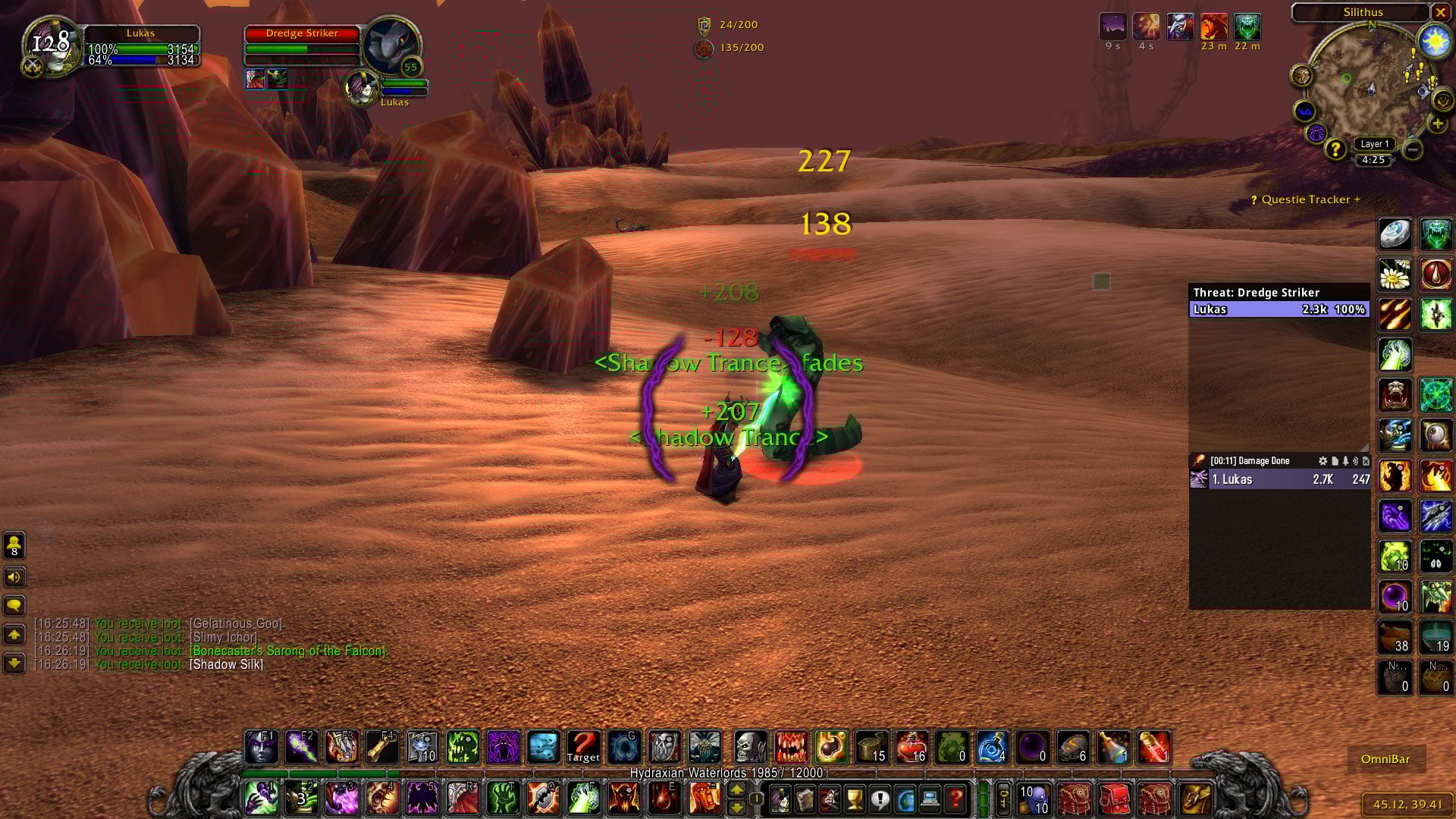Open the red question mark help menu
The image size is (1456, 819).
pyautogui.click(x=955, y=799)
